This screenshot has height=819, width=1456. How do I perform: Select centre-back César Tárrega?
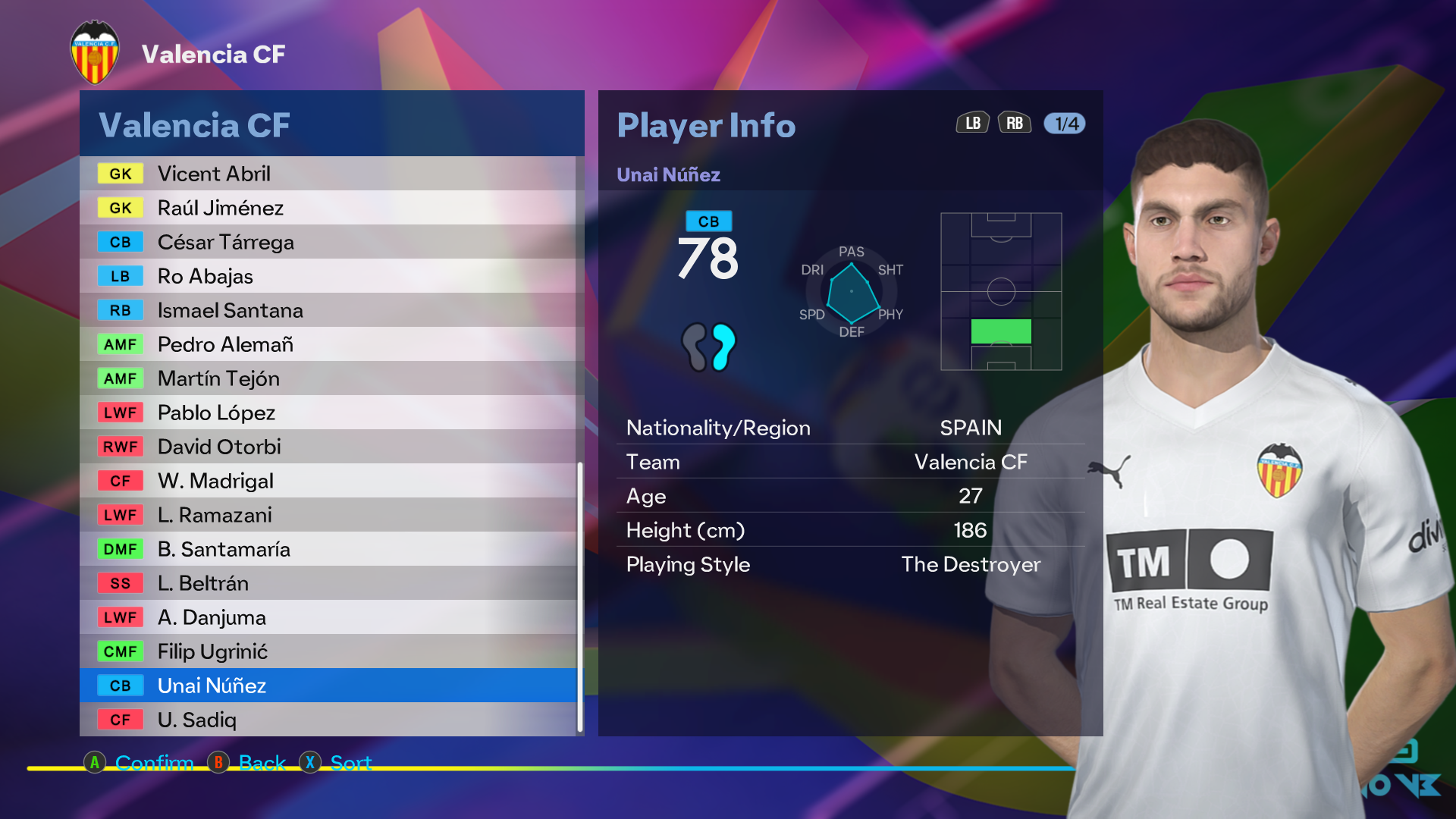pyautogui.click(x=328, y=242)
